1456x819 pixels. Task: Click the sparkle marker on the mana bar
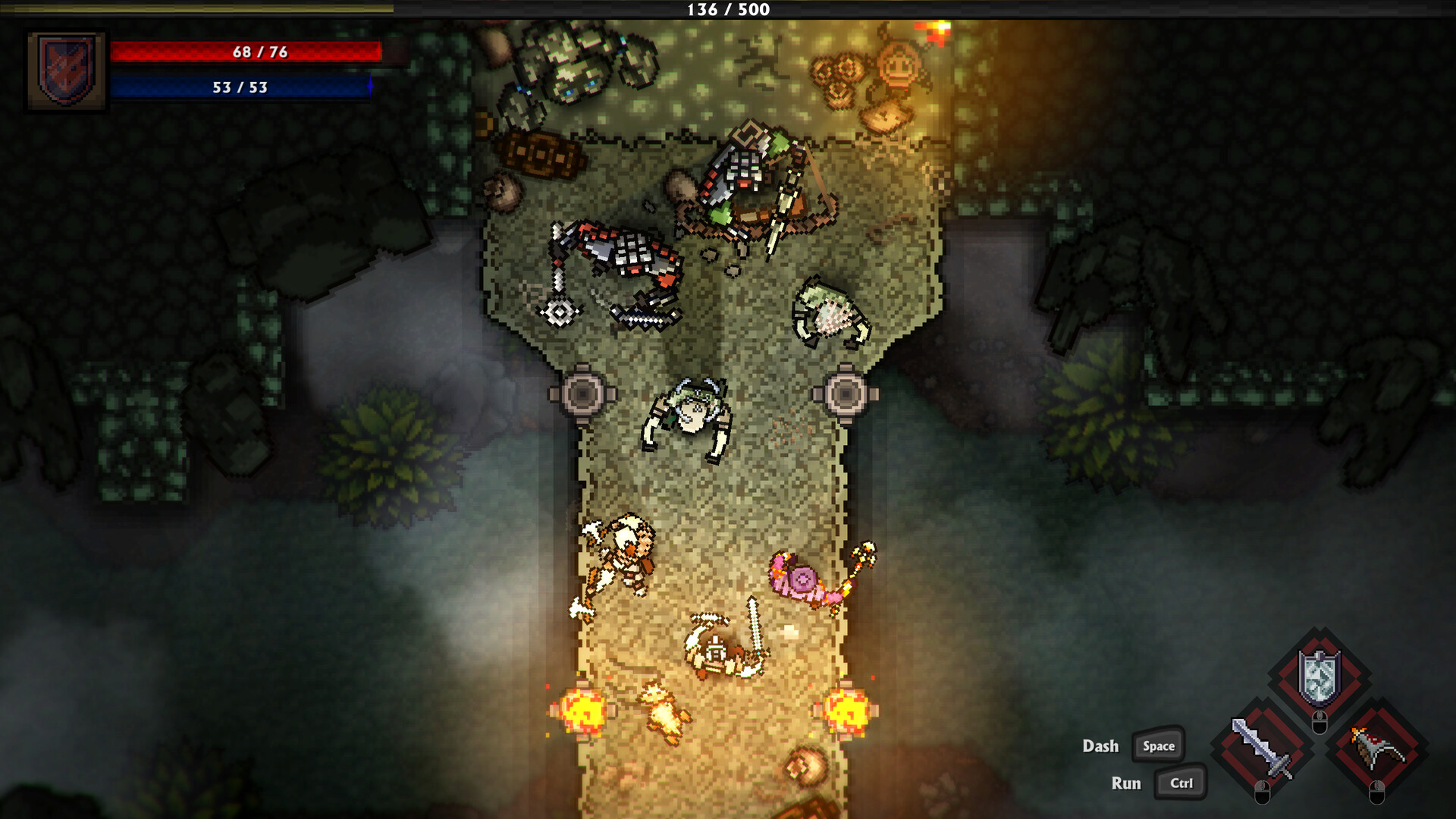click(x=369, y=86)
